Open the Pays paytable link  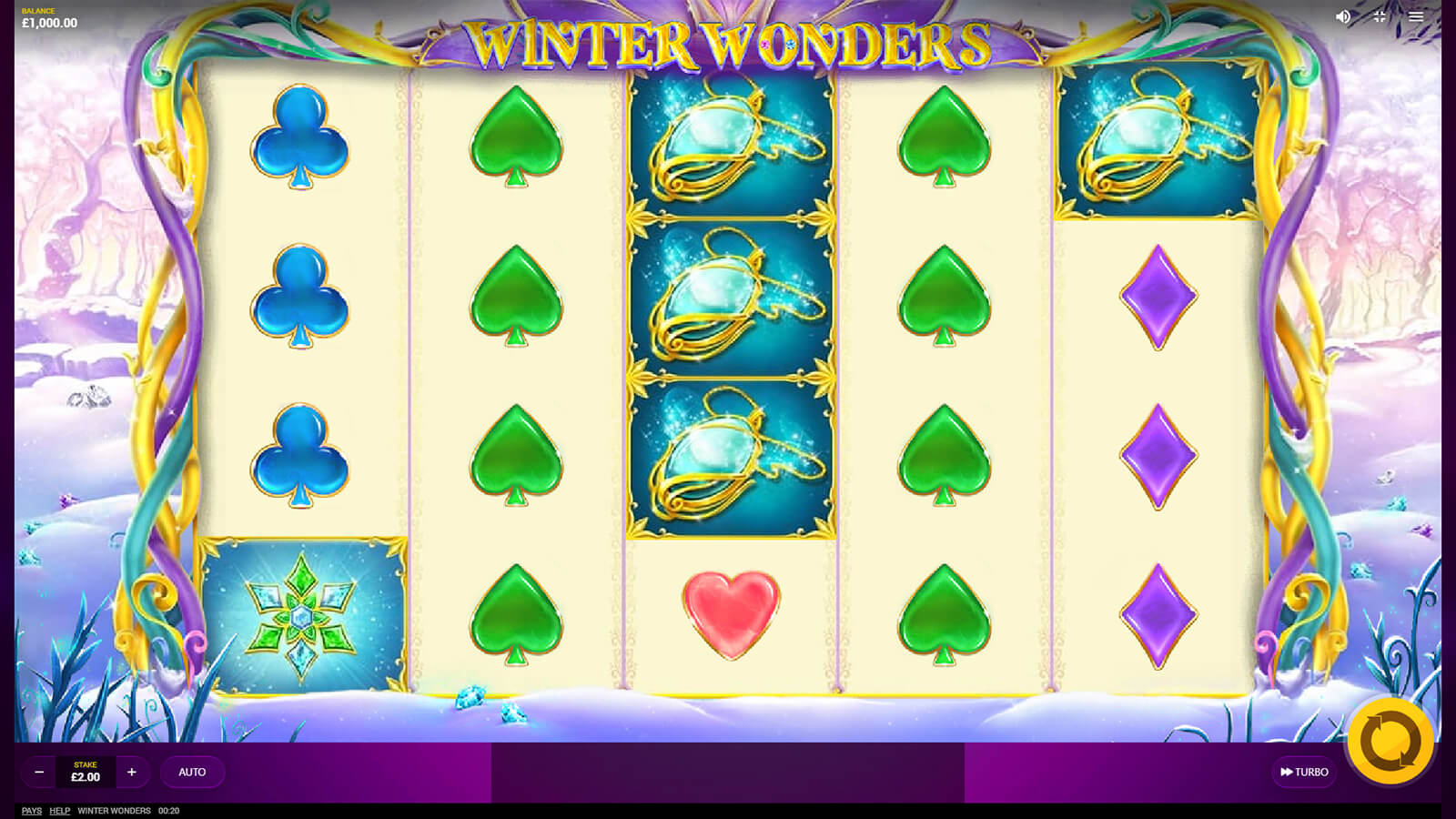[x=32, y=811]
